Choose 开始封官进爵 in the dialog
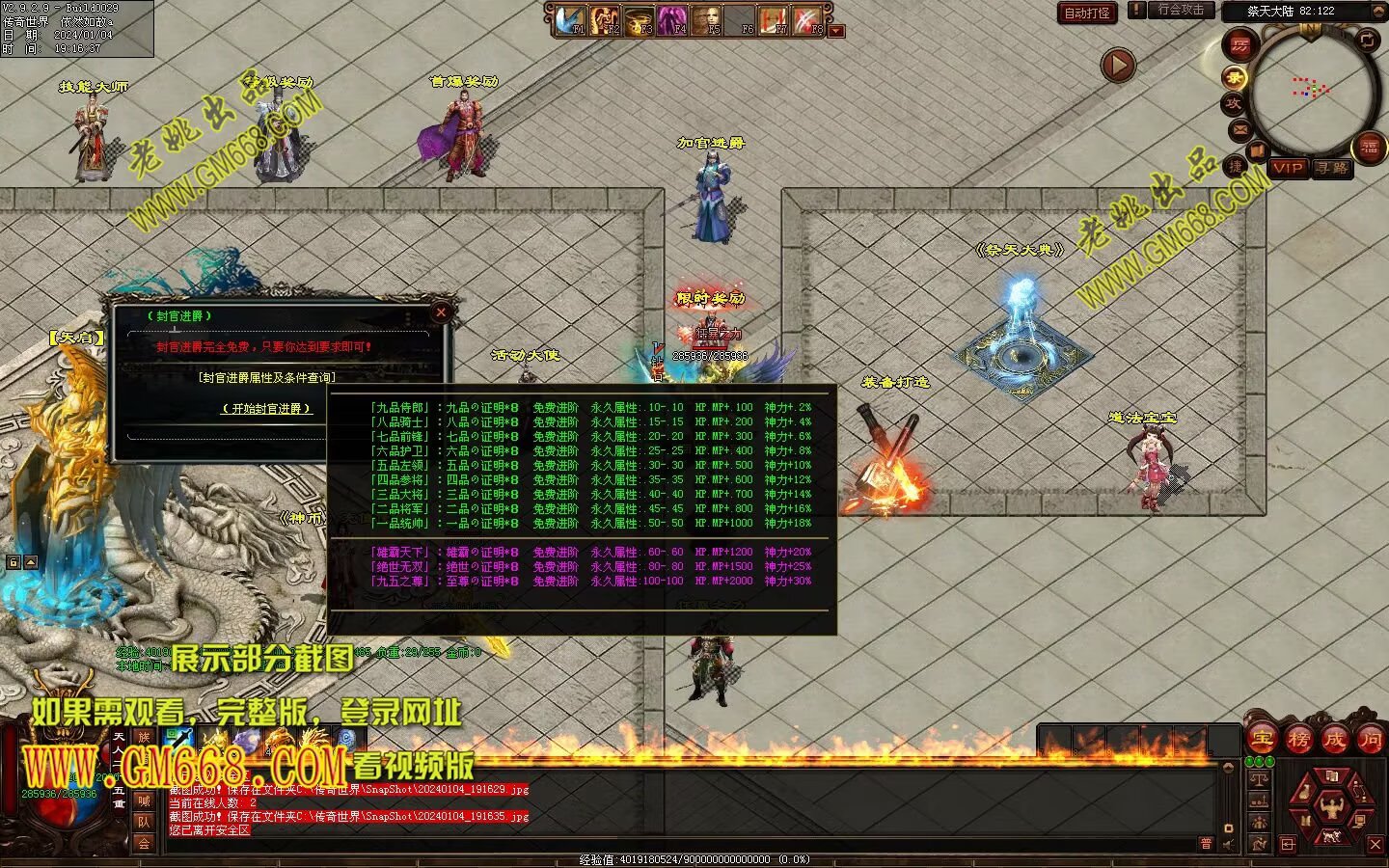The image size is (1389, 868). pos(267,409)
